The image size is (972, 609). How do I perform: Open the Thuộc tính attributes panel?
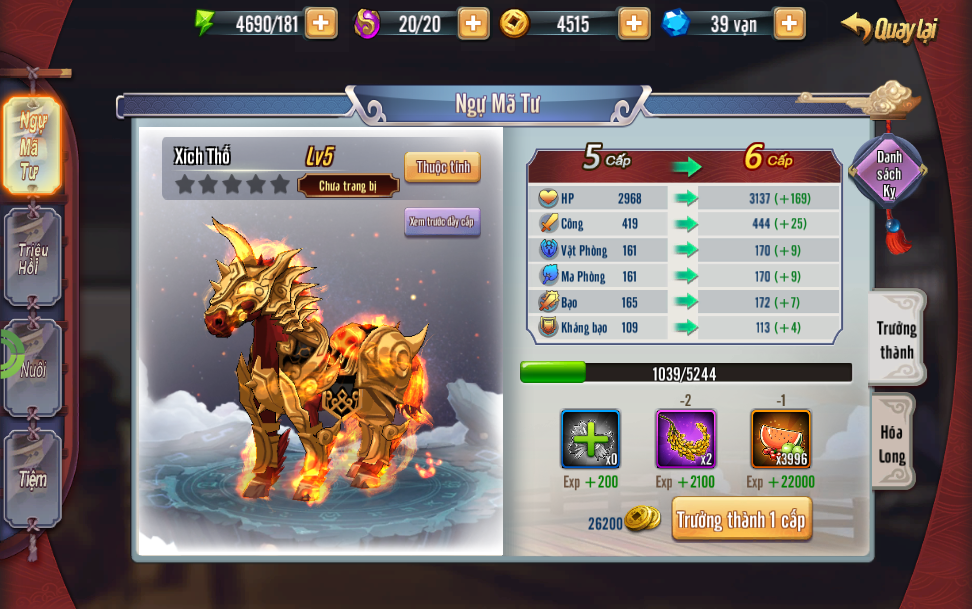(x=442, y=167)
